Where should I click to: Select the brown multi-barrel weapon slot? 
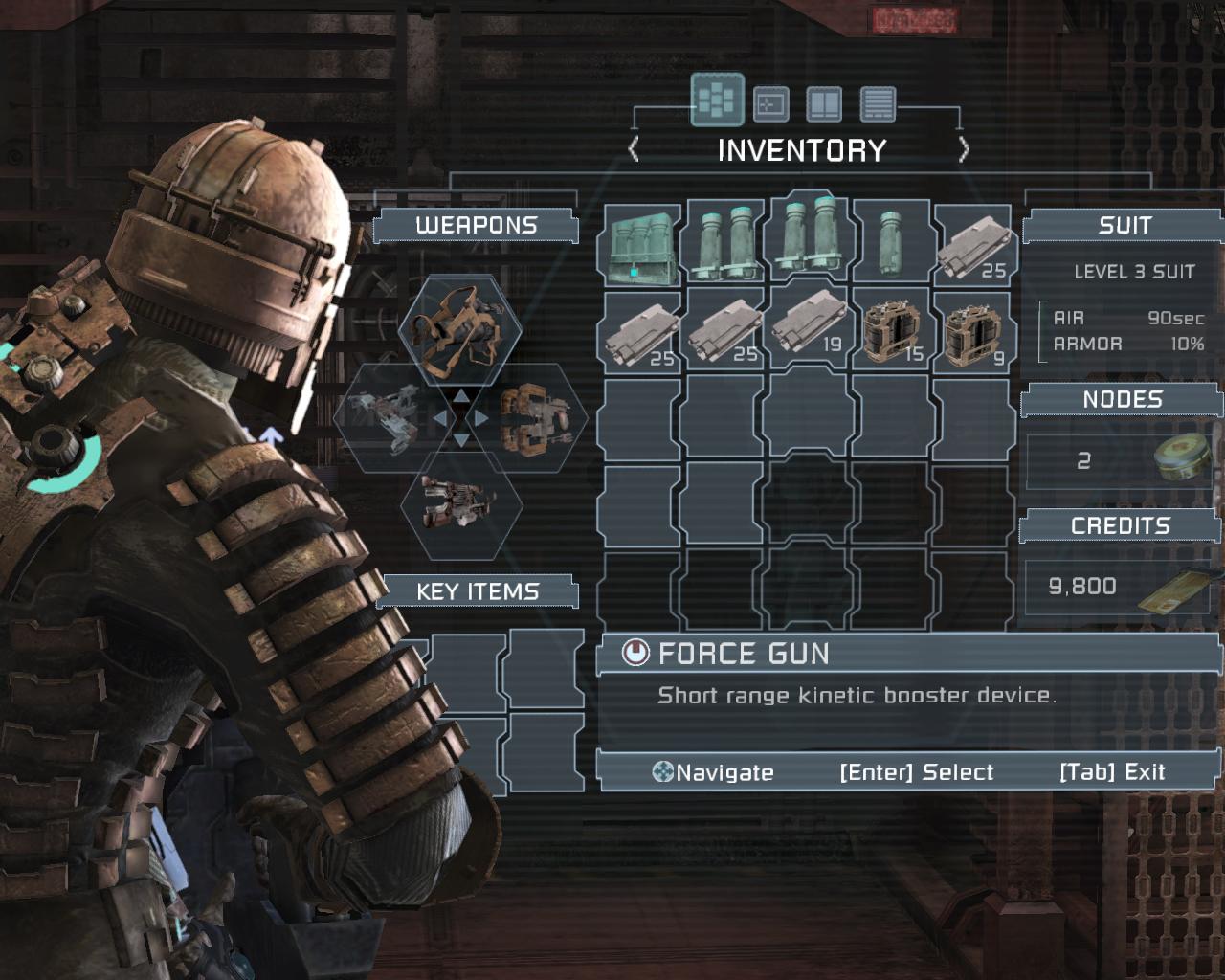pyautogui.click(x=461, y=504)
